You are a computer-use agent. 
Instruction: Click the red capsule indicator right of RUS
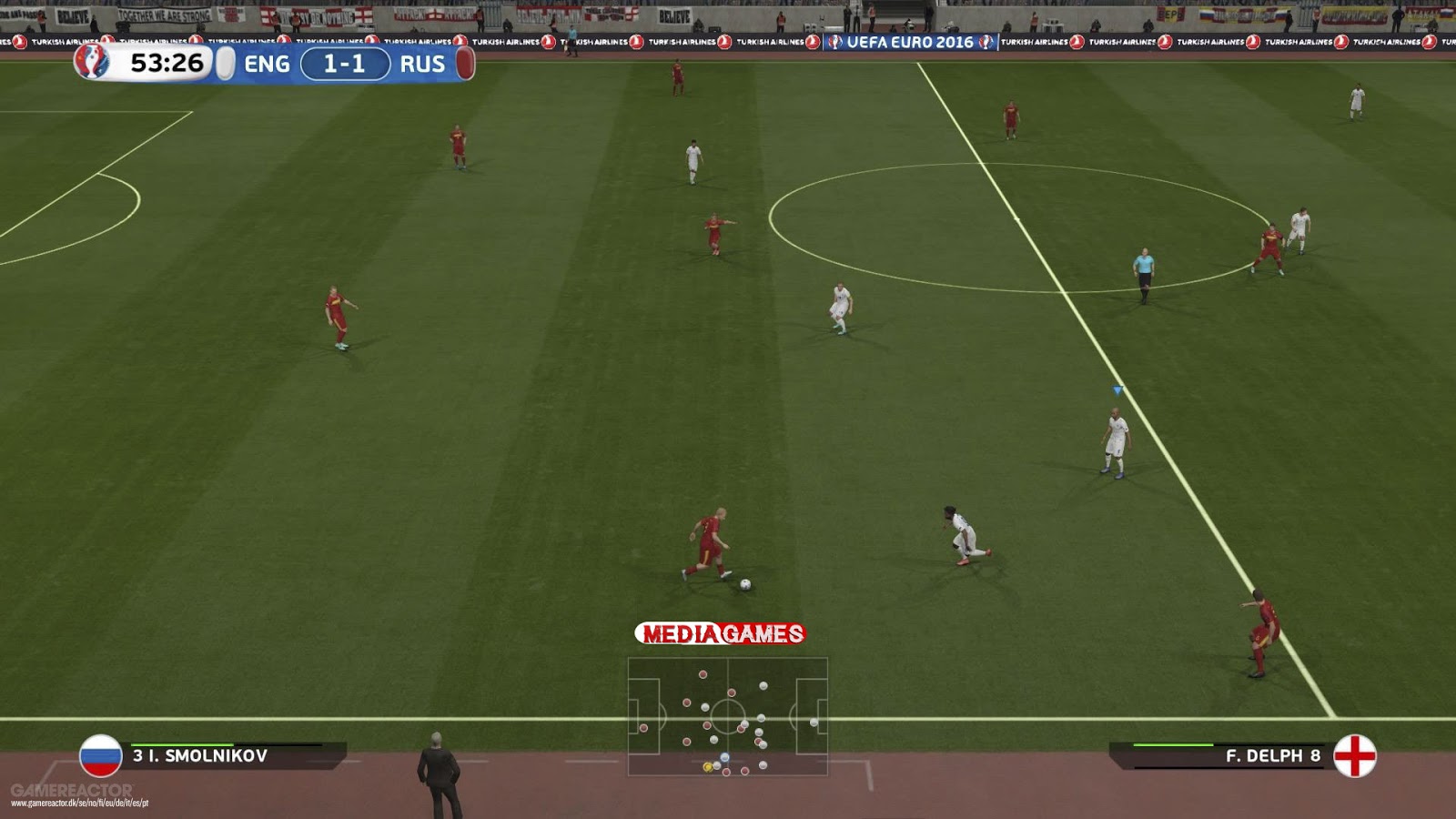464,64
